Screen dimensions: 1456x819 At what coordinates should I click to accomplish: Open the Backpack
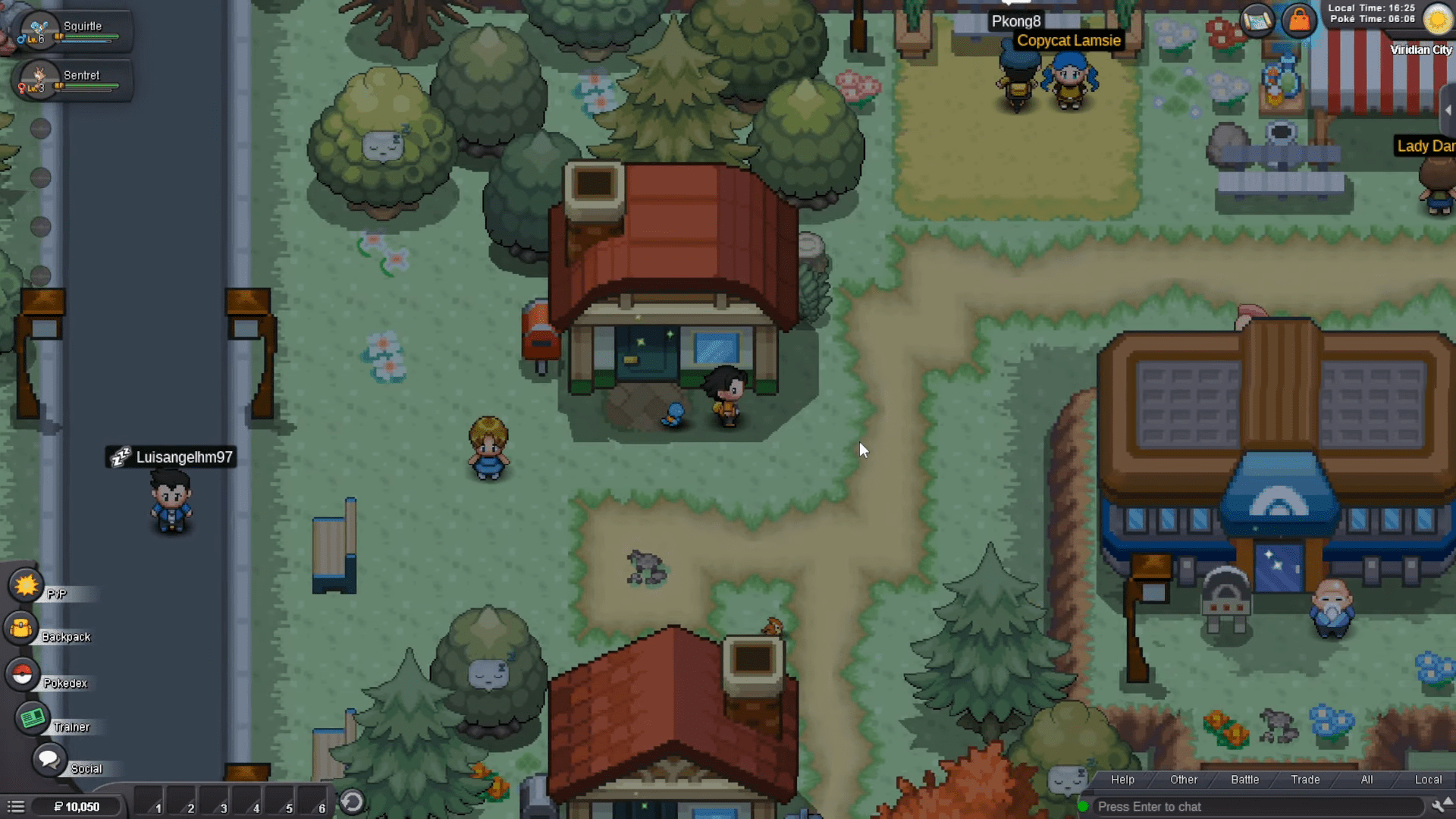pos(20,626)
